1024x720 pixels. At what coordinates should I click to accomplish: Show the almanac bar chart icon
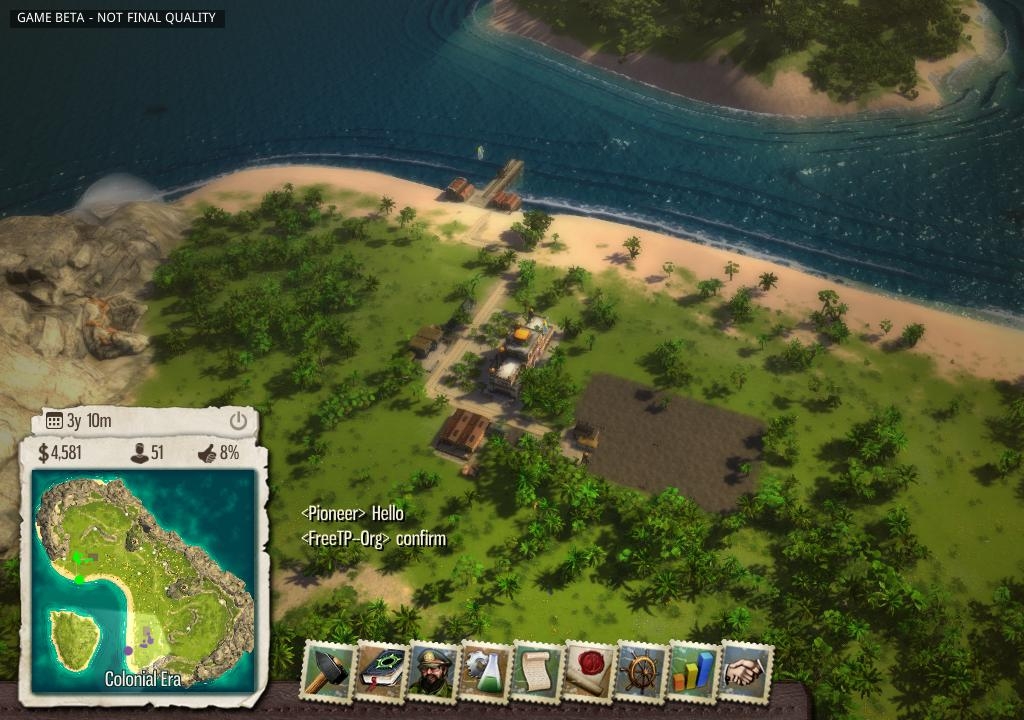tap(694, 670)
